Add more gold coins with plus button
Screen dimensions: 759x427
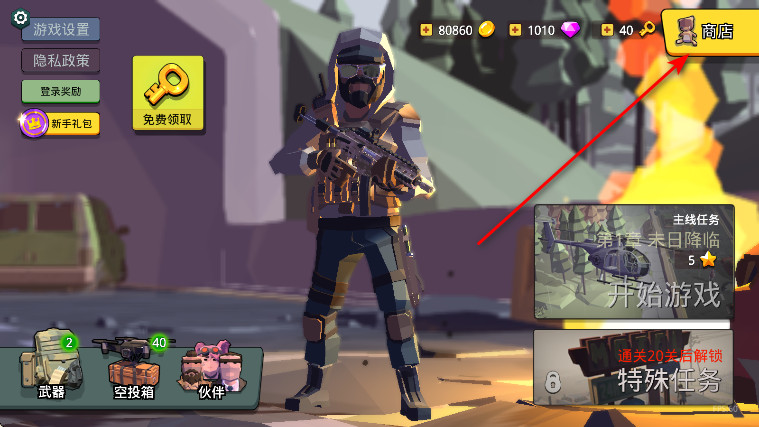[428, 30]
